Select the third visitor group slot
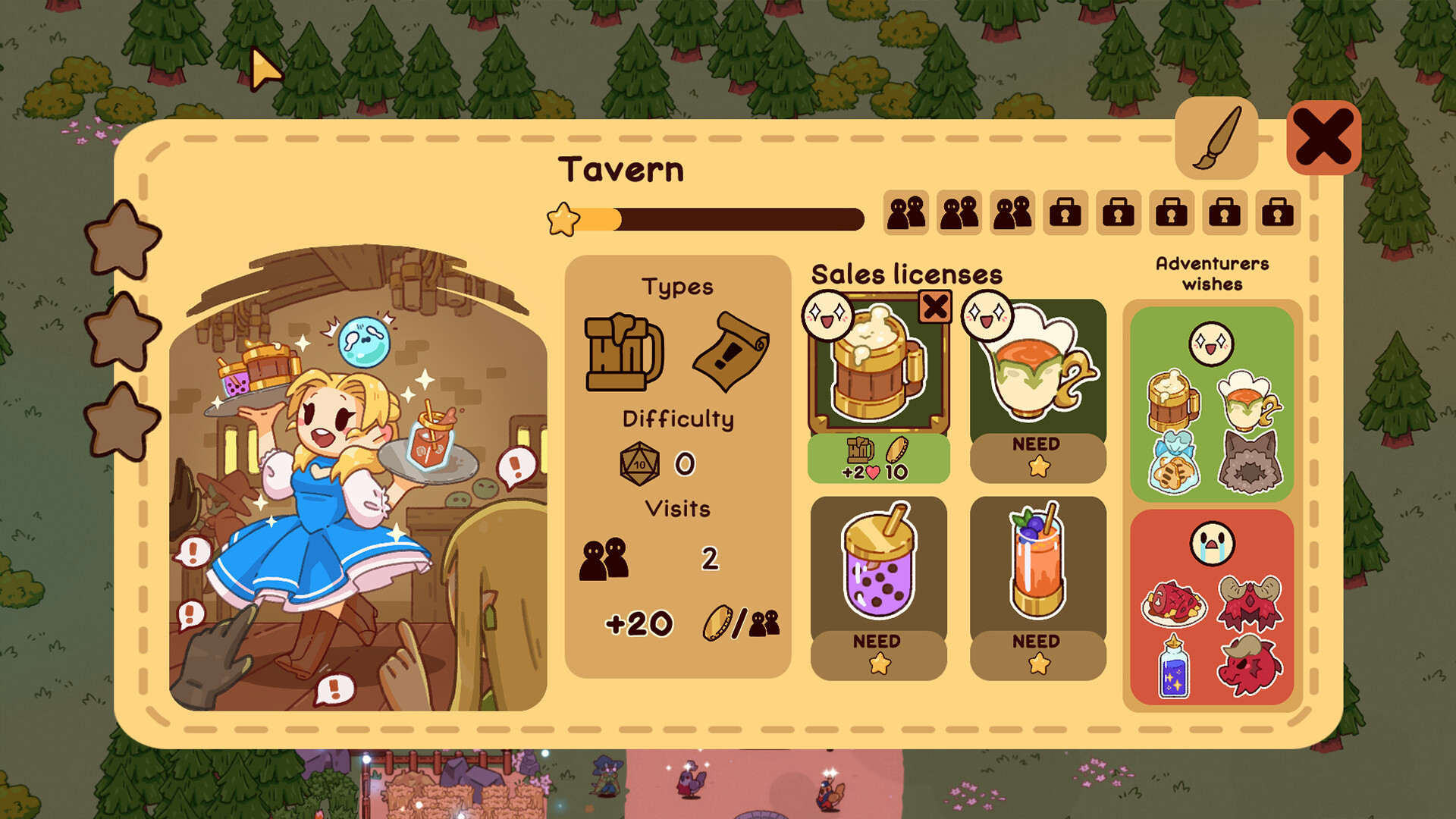 [1012, 212]
